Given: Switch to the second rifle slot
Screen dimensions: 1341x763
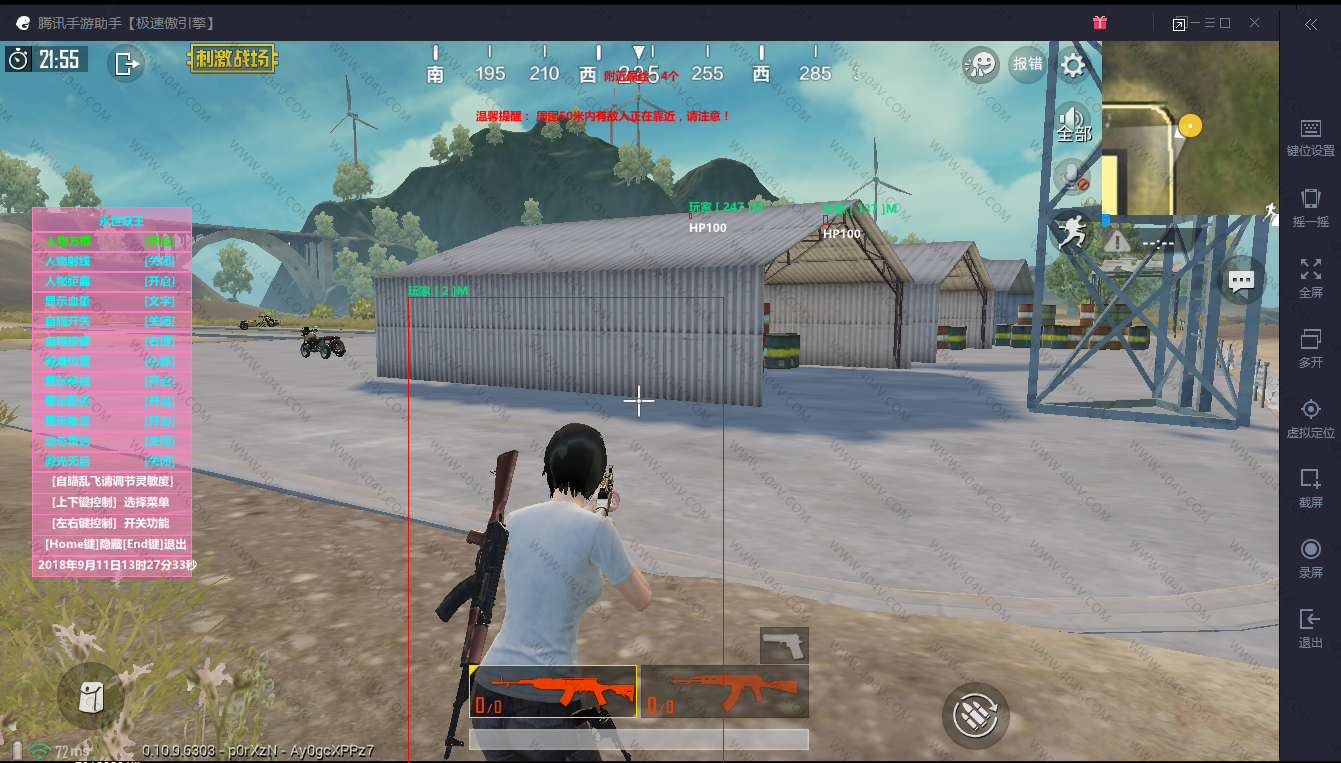Looking at the screenshot, I should click(725, 691).
